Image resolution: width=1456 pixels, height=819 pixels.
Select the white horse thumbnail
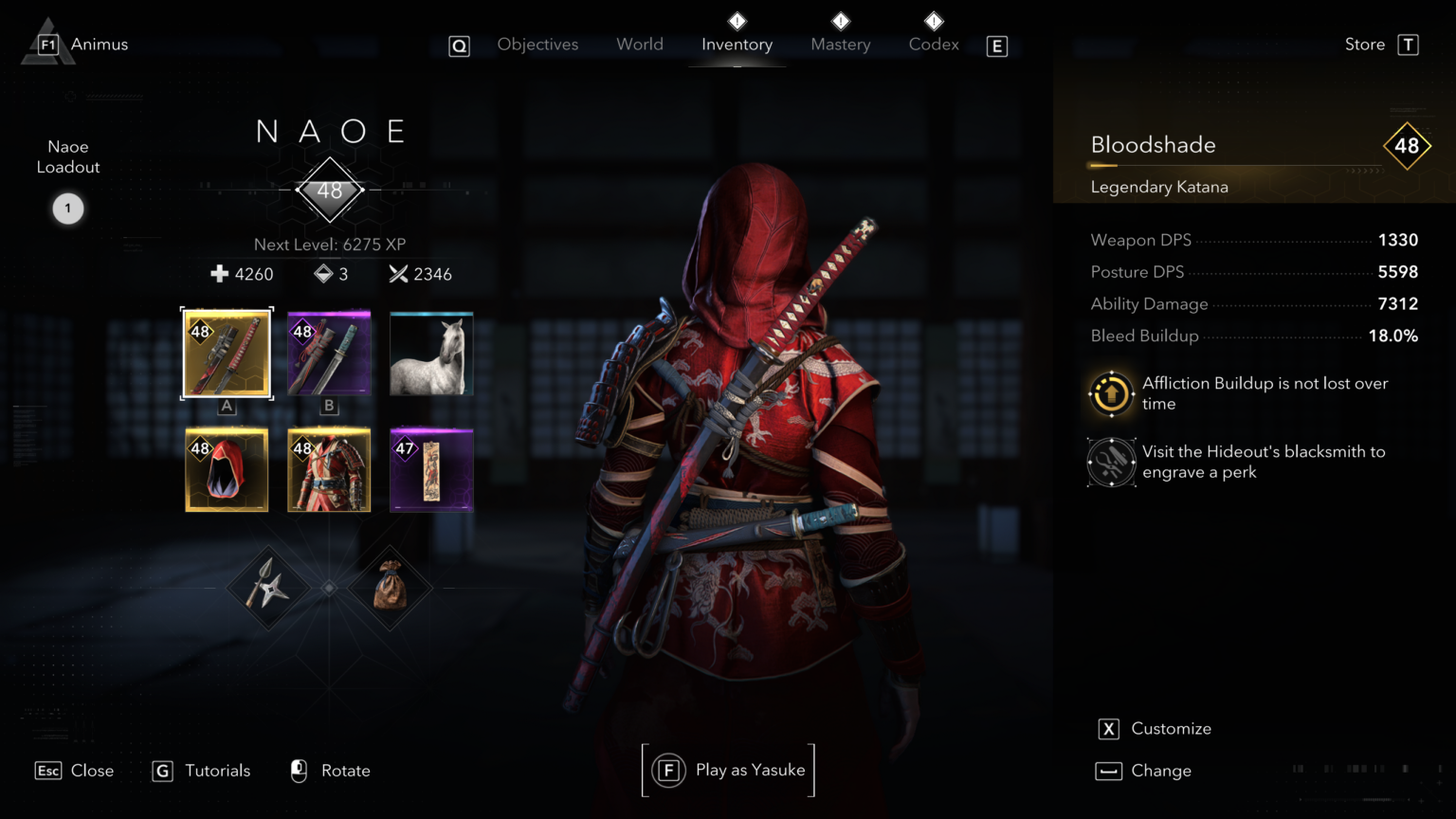coord(431,353)
